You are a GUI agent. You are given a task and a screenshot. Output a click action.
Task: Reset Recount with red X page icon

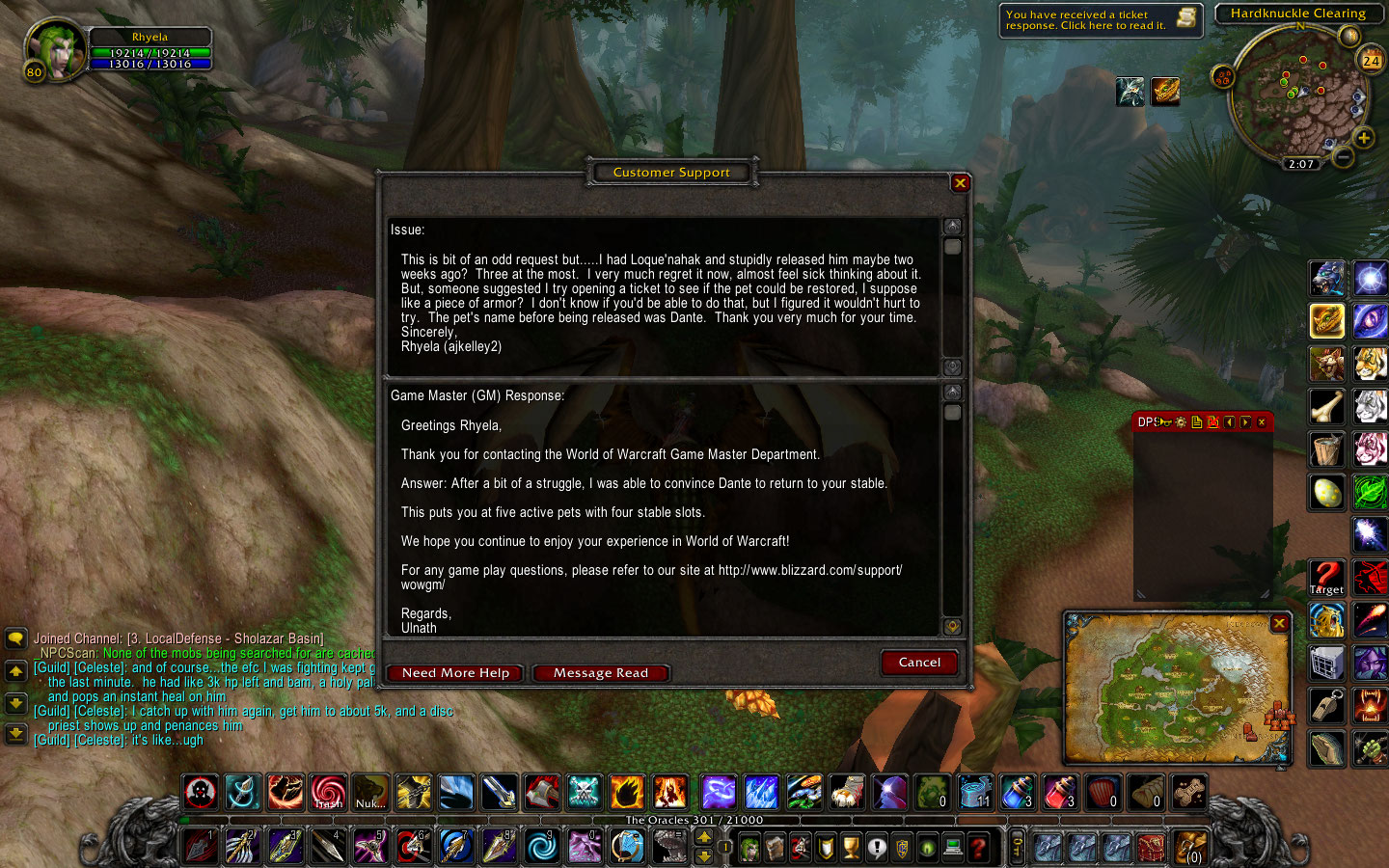1213,421
